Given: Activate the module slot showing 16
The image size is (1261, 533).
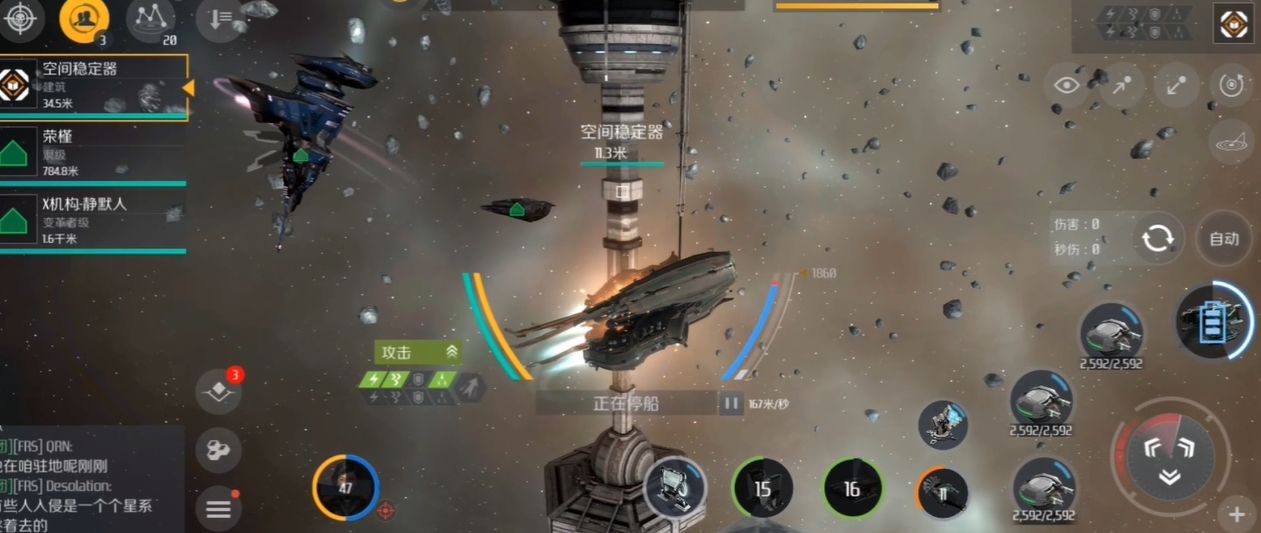Looking at the screenshot, I should tap(852, 489).
